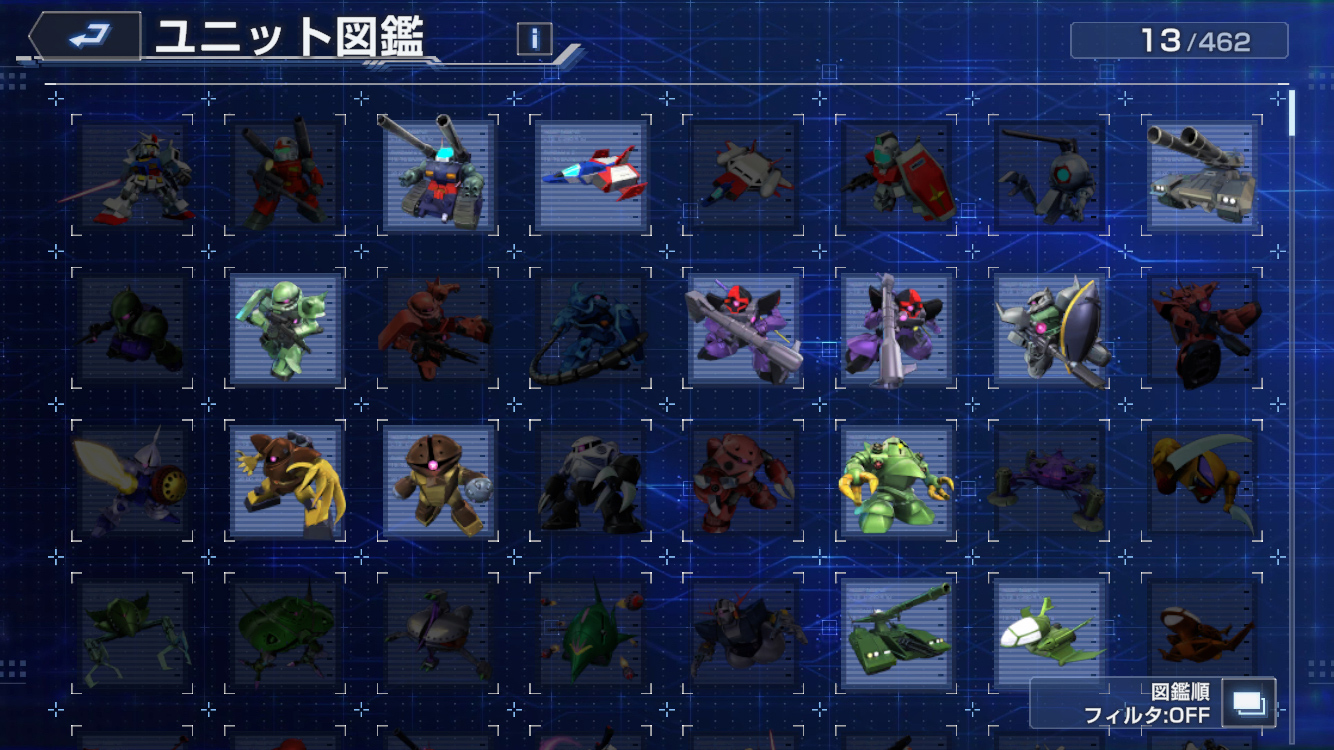Select the dimmed blue Gouf with whip

[x=592, y=329]
